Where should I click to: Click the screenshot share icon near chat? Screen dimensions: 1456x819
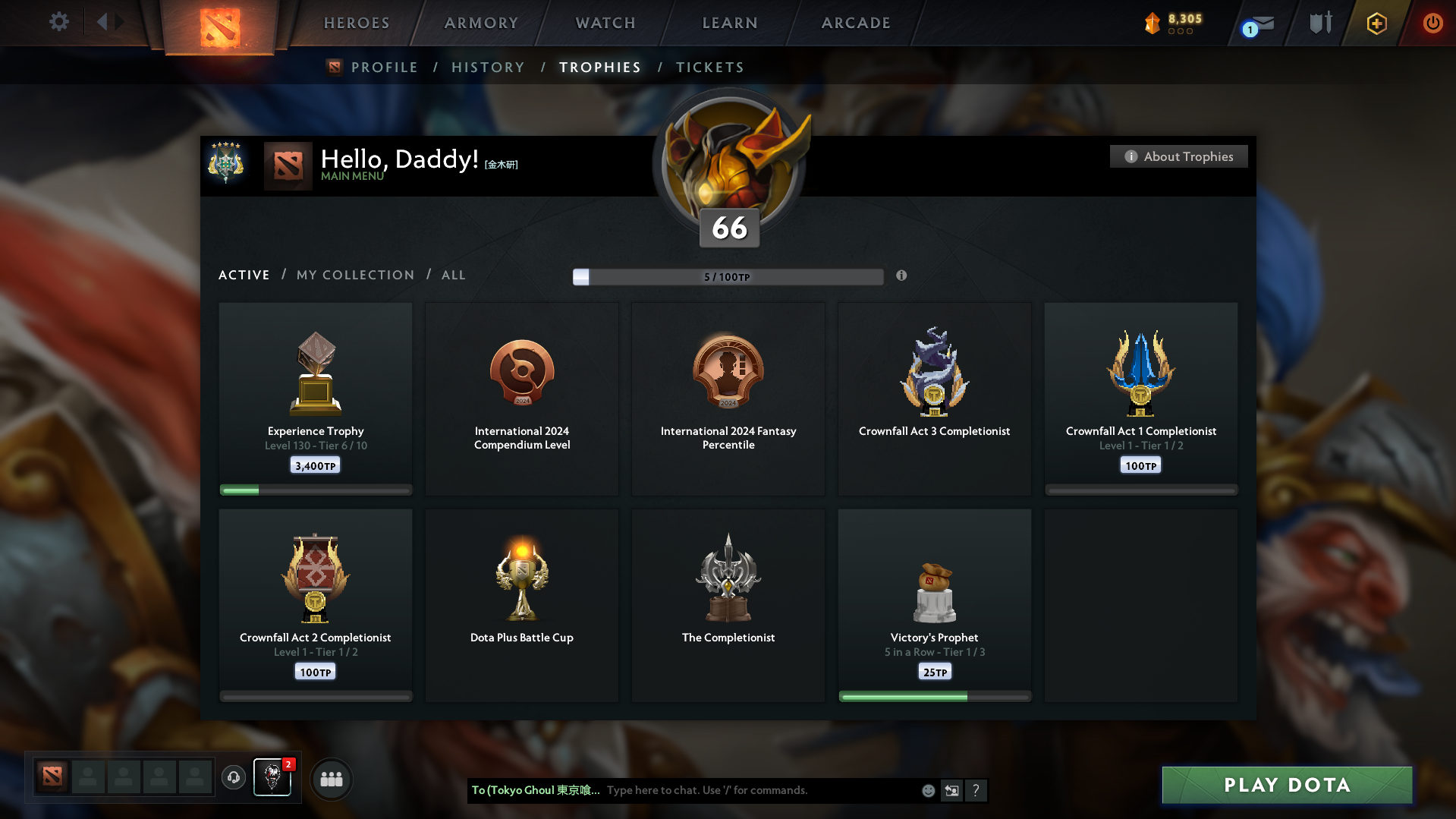[x=951, y=790]
